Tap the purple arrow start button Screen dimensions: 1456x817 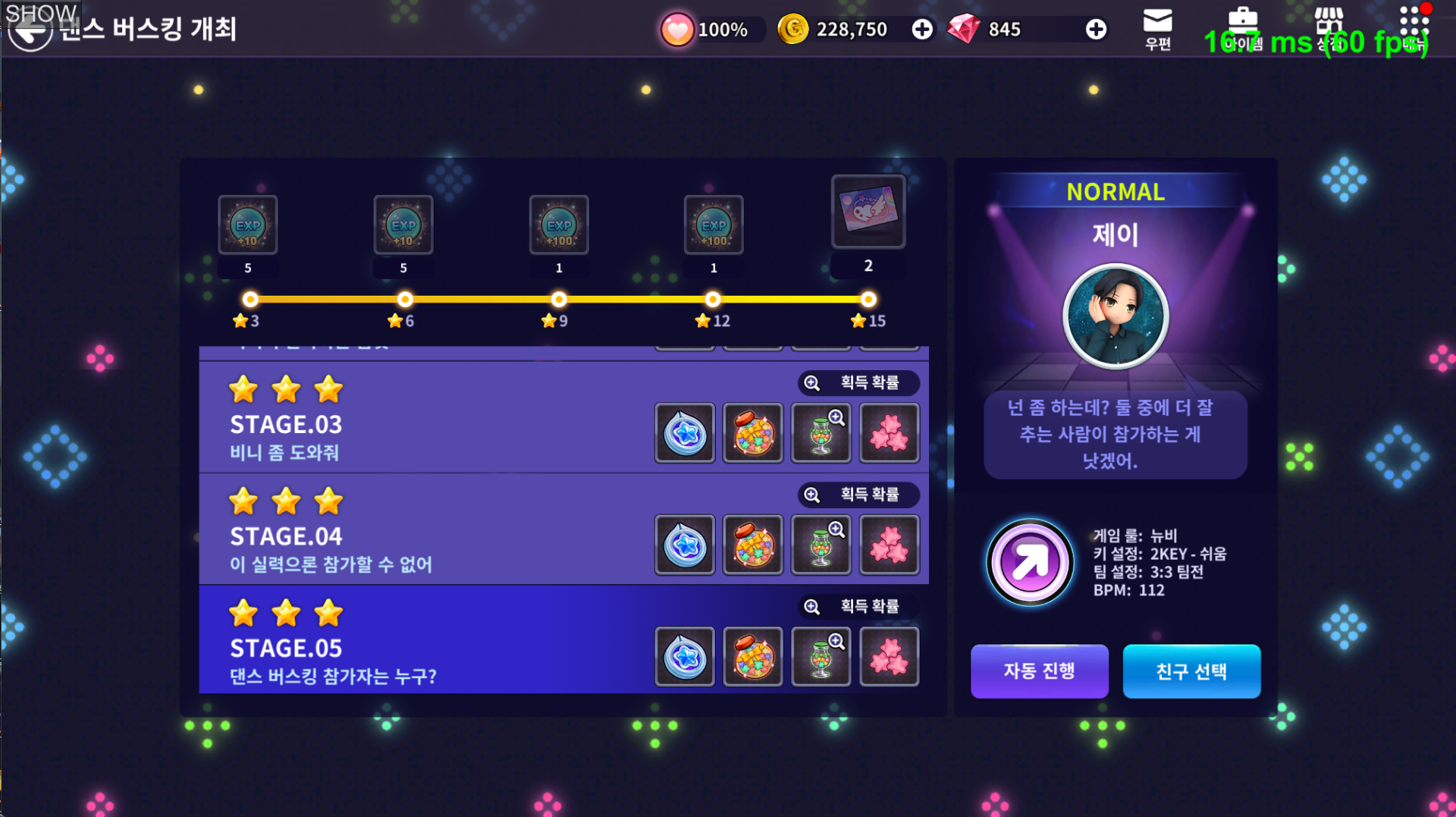[1030, 562]
